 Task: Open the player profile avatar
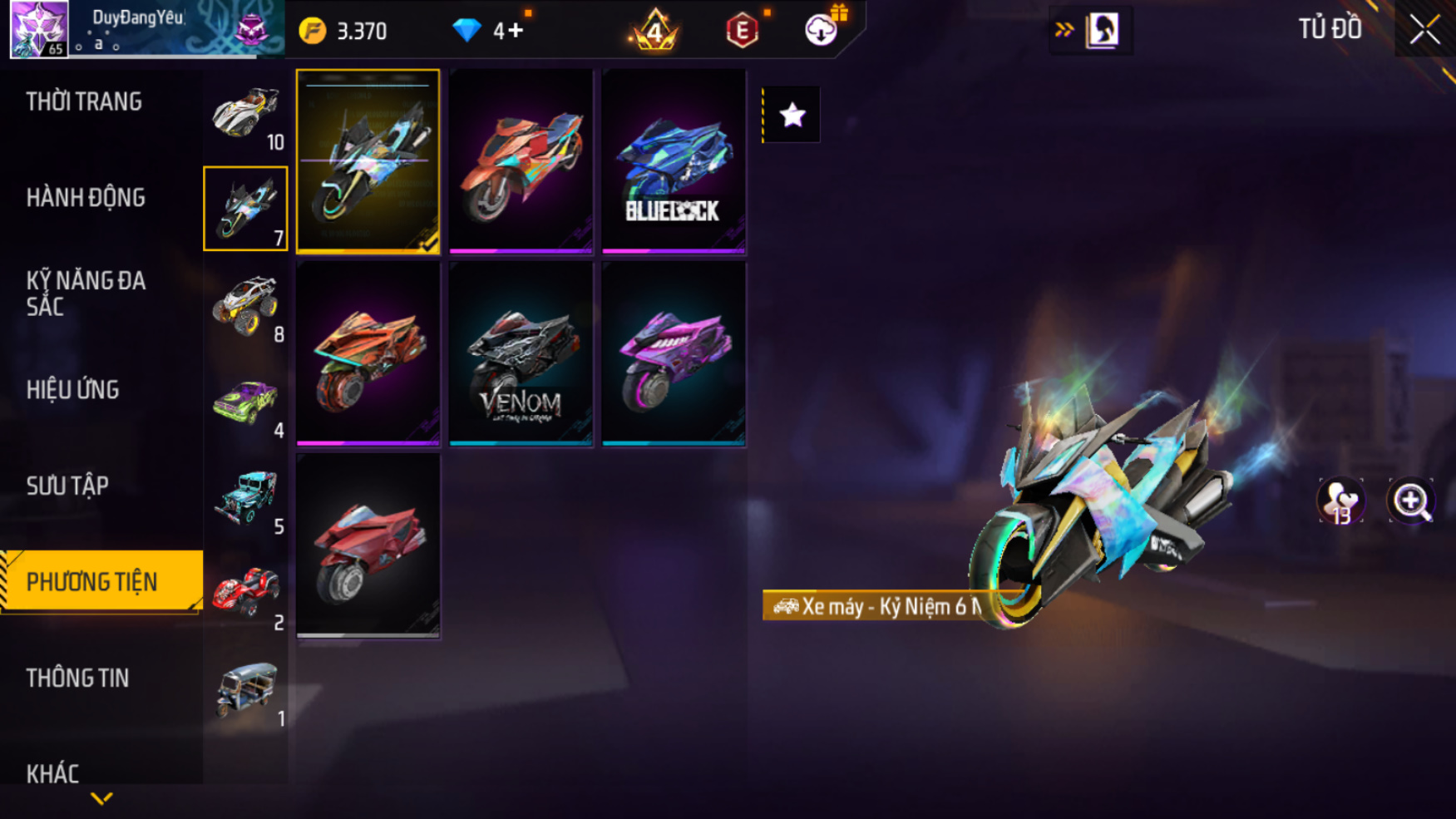38,28
